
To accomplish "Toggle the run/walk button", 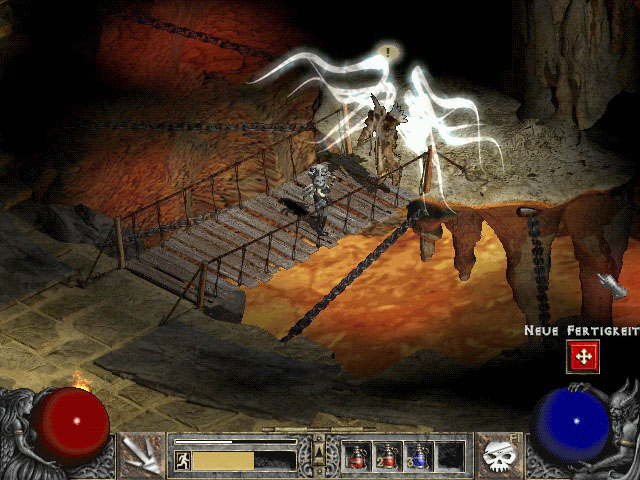I will (x=183, y=460).
